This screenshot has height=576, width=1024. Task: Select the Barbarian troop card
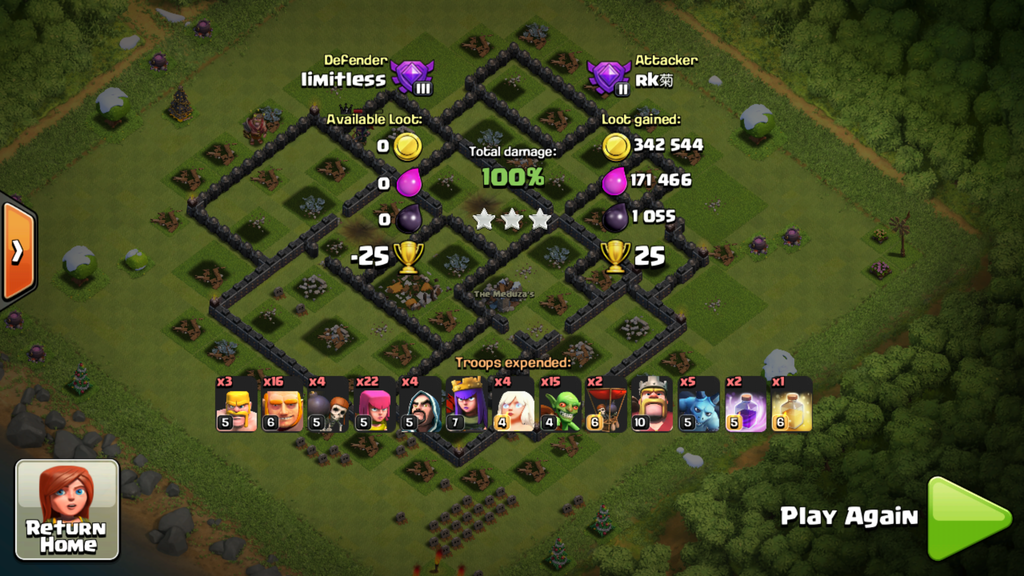[237, 405]
